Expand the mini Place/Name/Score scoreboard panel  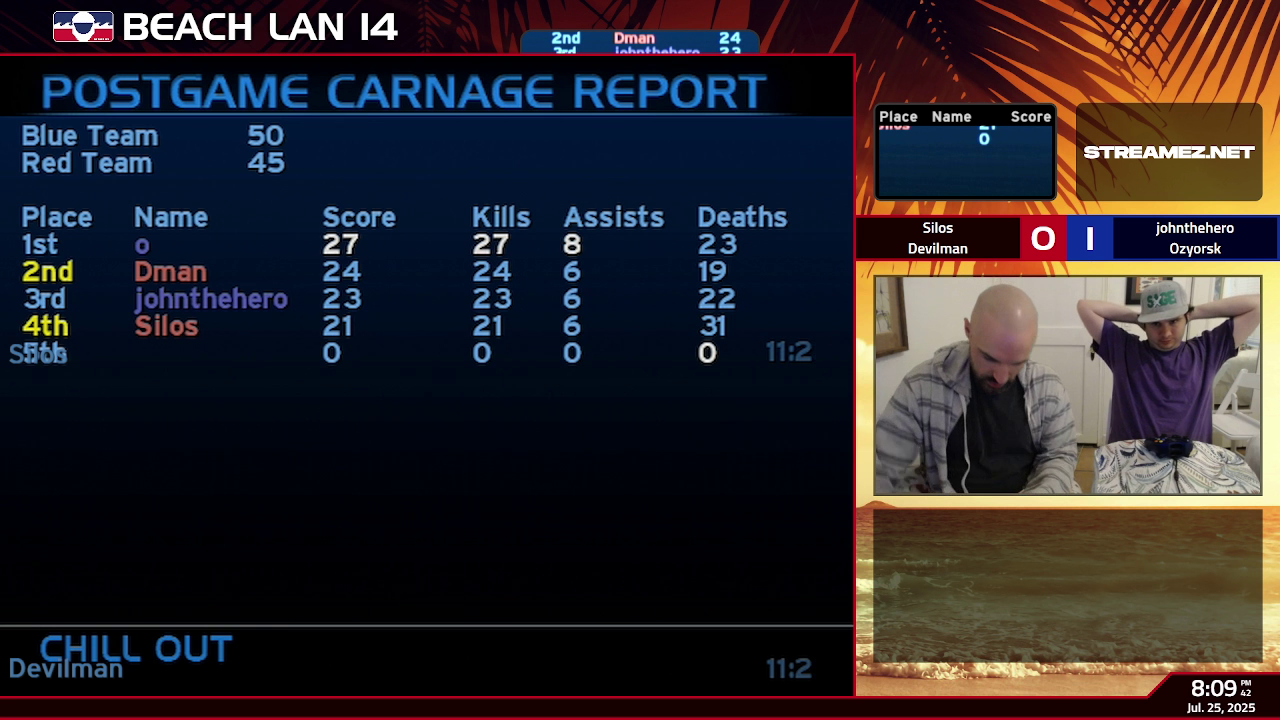(x=964, y=150)
